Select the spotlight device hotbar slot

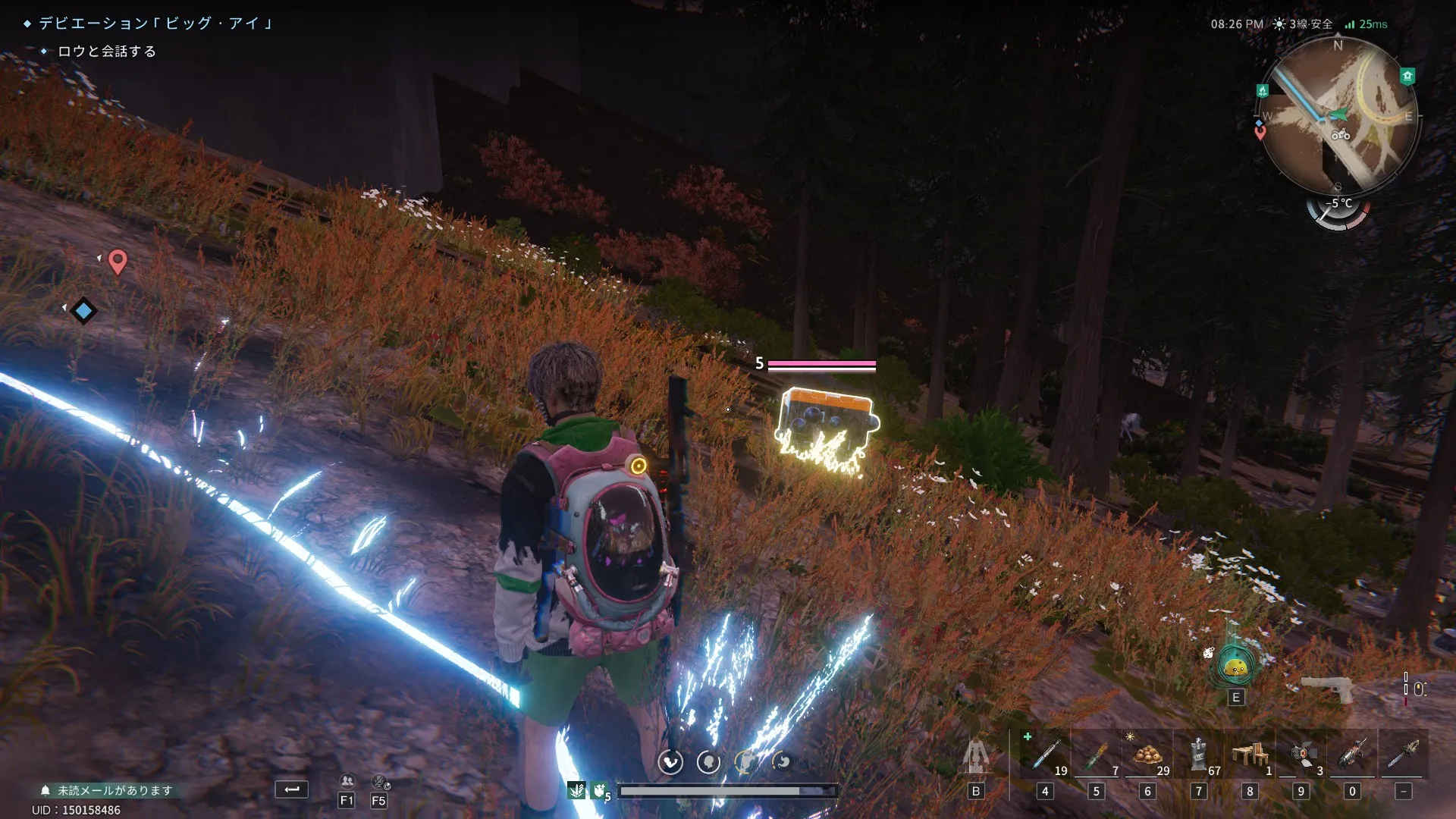[x=1301, y=755]
